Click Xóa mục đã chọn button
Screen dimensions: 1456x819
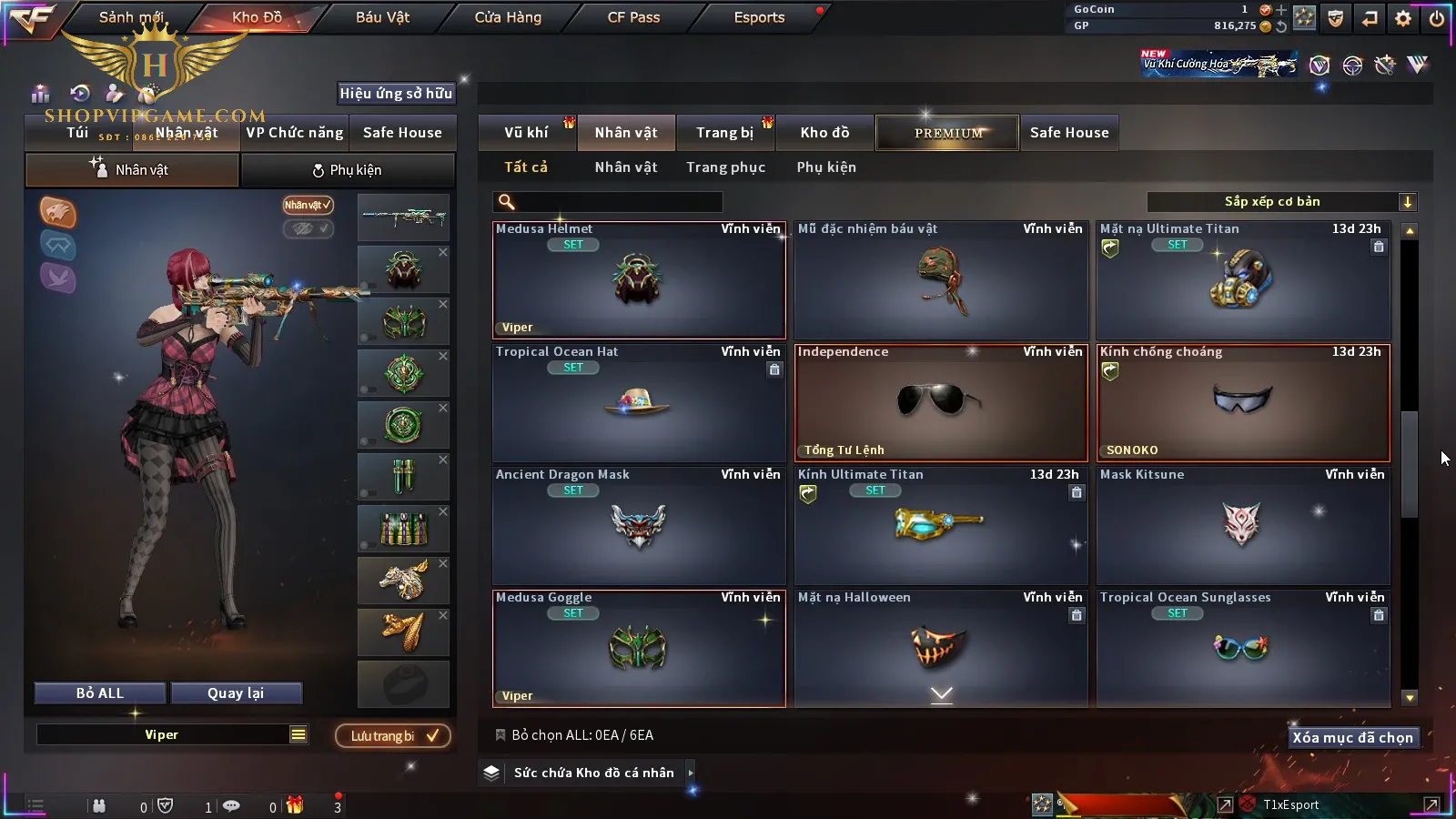click(1352, 738)
